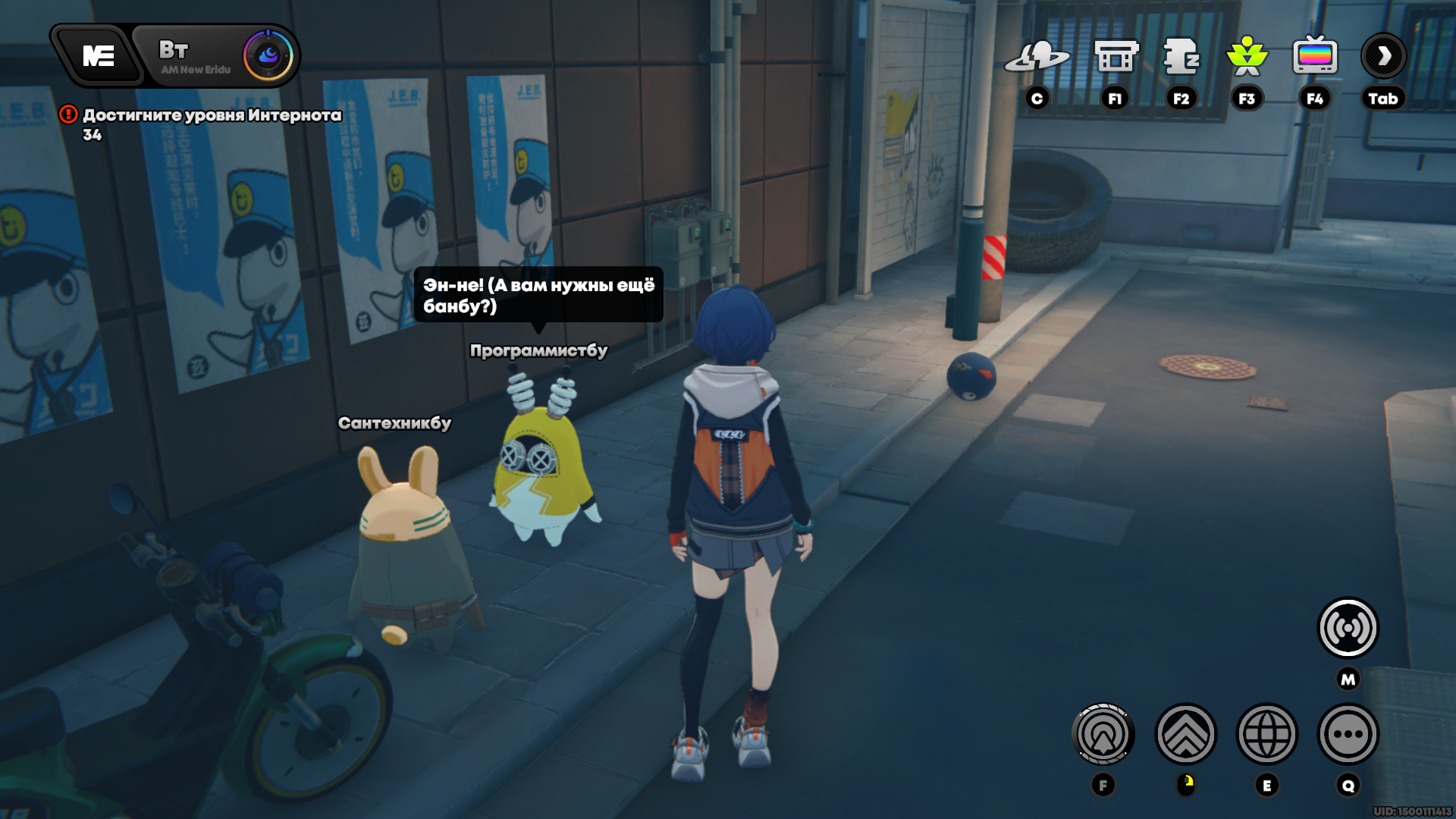Screen dimensions: 1456x819
Task: Open the main menu logo button
Action: point(98,56)
